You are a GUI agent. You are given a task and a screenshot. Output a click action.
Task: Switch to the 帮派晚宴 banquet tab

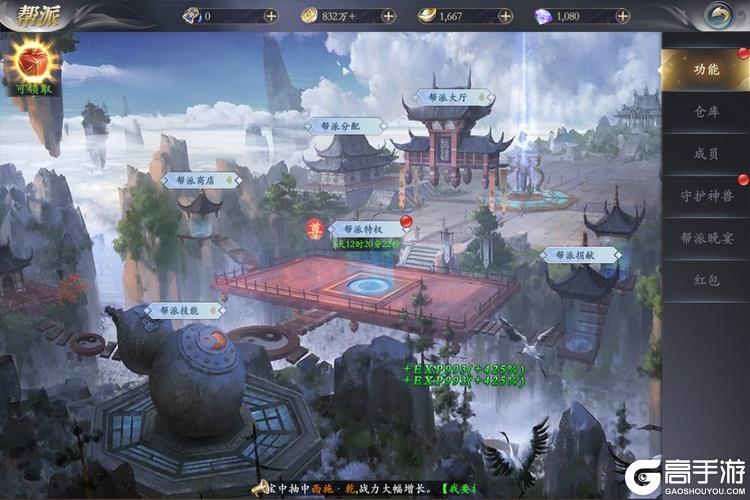pos(706,238)
